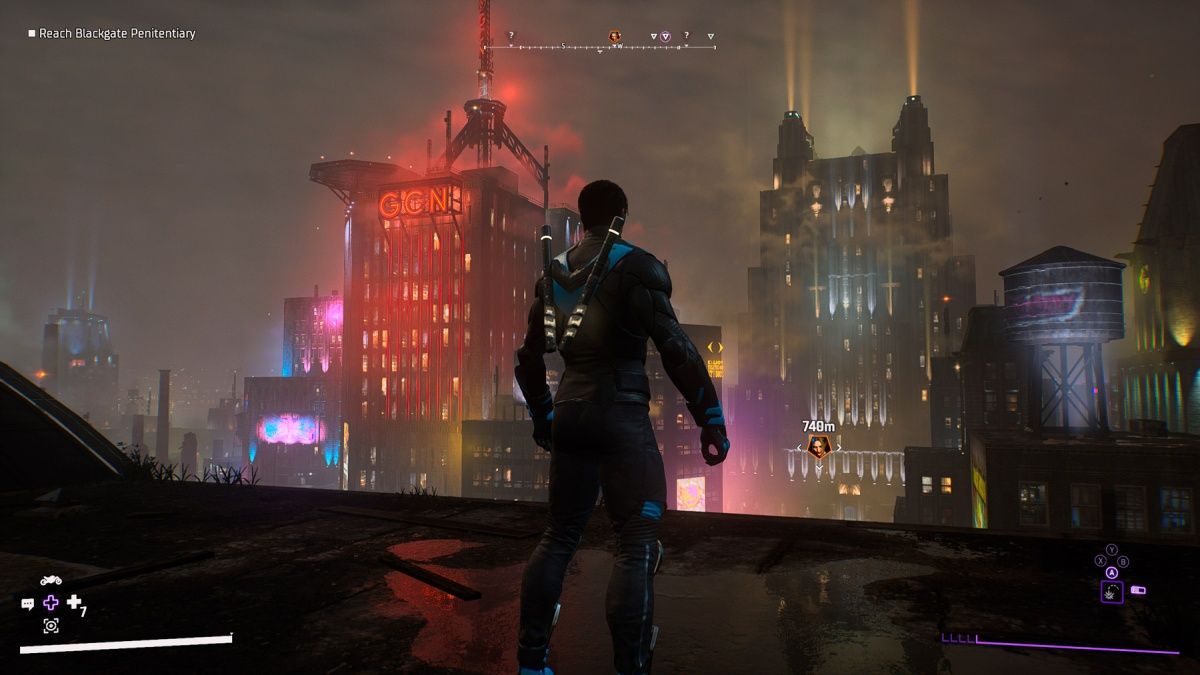The width and height of the screenshot is (1200, 675).
Task: Click the 740m objective waypoint marker
Action: click(819, 447)
